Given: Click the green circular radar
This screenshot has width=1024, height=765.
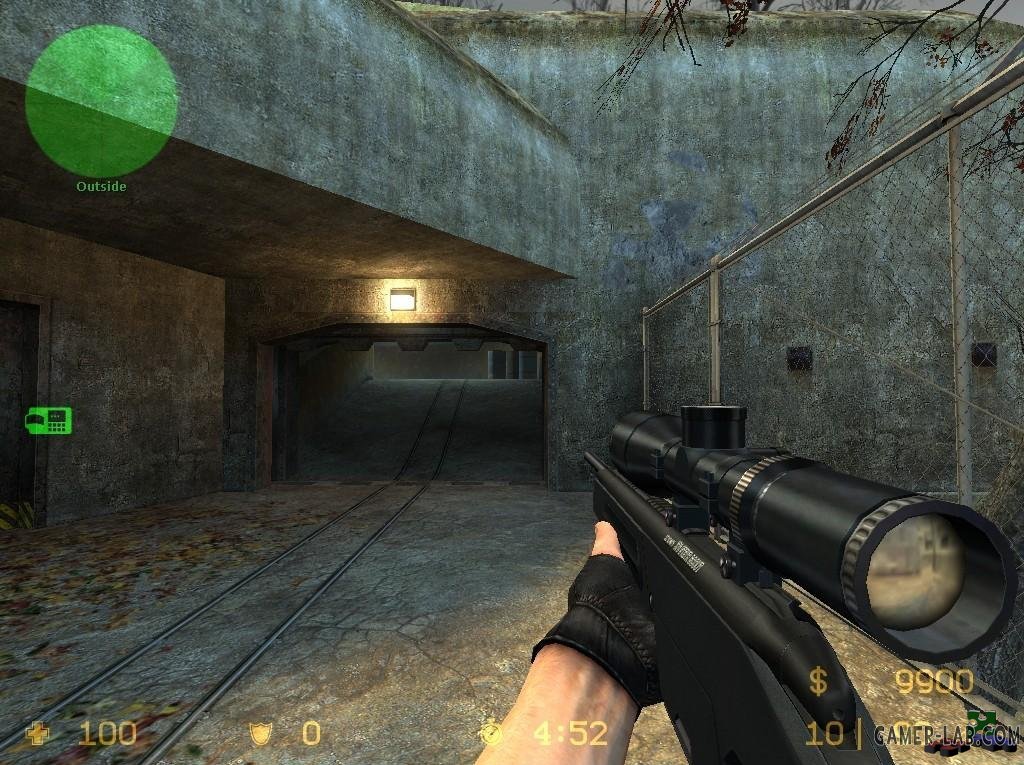Looking at the screenshot, I should coord(101,101).
